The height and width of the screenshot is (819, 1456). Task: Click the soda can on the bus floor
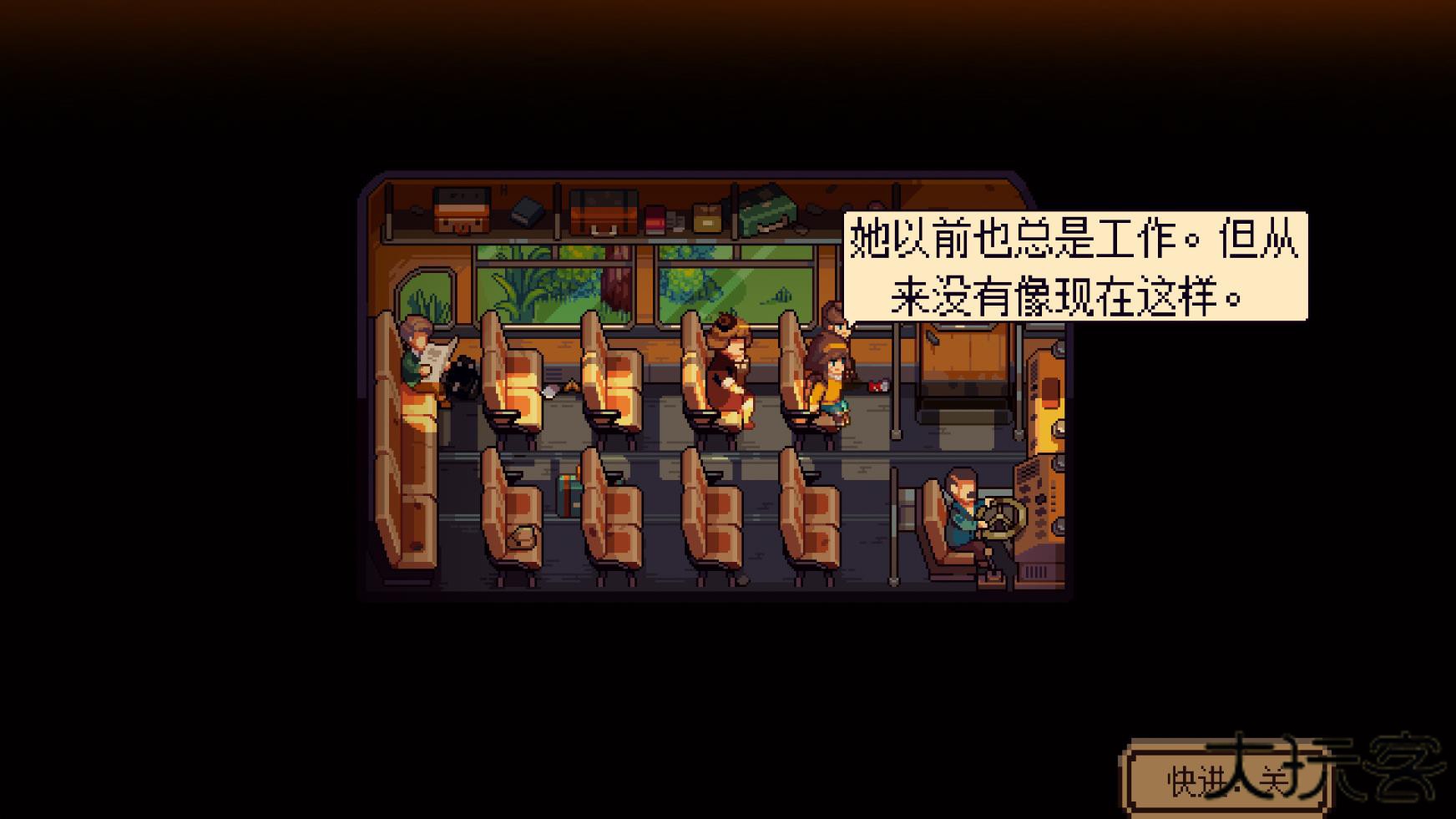[878, 385]
